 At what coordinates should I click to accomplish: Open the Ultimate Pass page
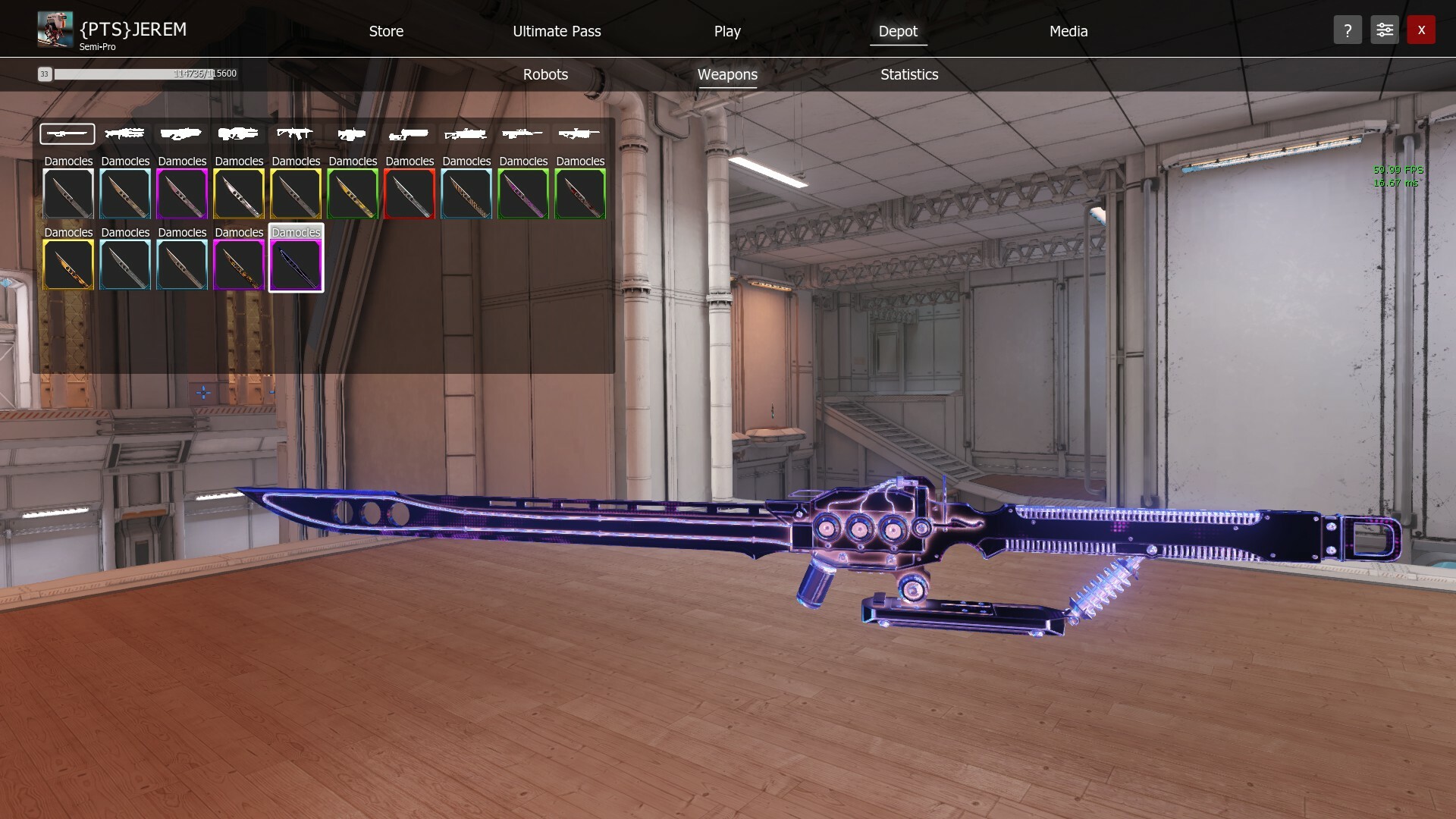pyautogui.click(x=557, y=31)
